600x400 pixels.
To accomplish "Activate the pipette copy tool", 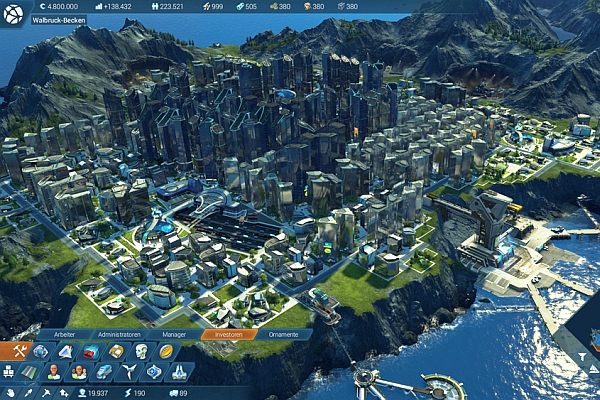I will [x=30, y=393].
